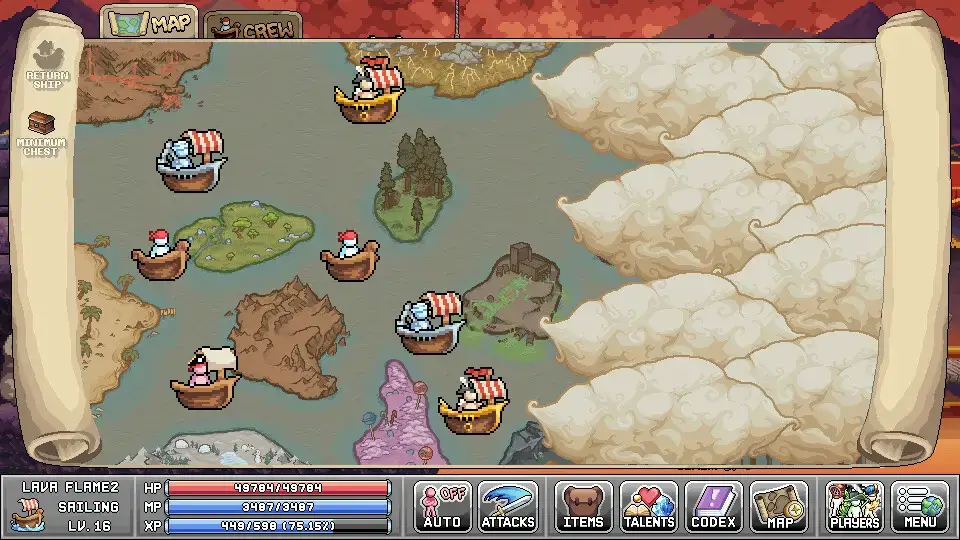Open the world Map button in toolbar

click(779, 506)
